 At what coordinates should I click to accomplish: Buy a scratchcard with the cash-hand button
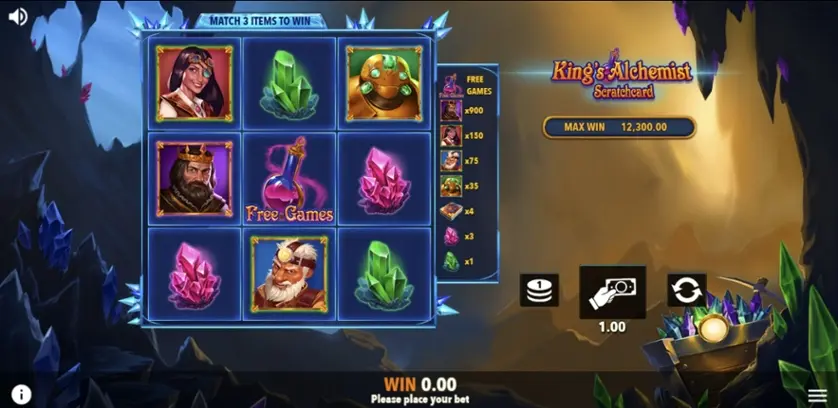tap(612, 291)
